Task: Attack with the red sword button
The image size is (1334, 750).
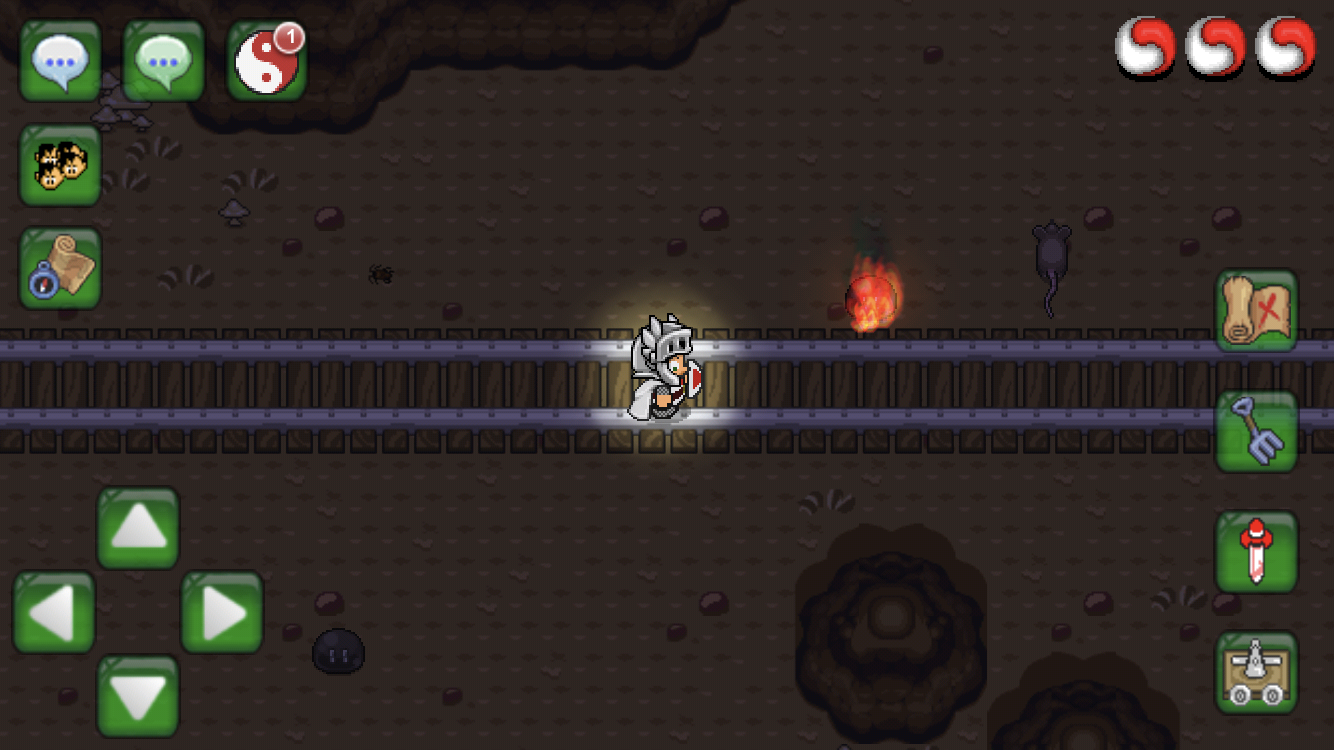Action: coord(1256,552)
